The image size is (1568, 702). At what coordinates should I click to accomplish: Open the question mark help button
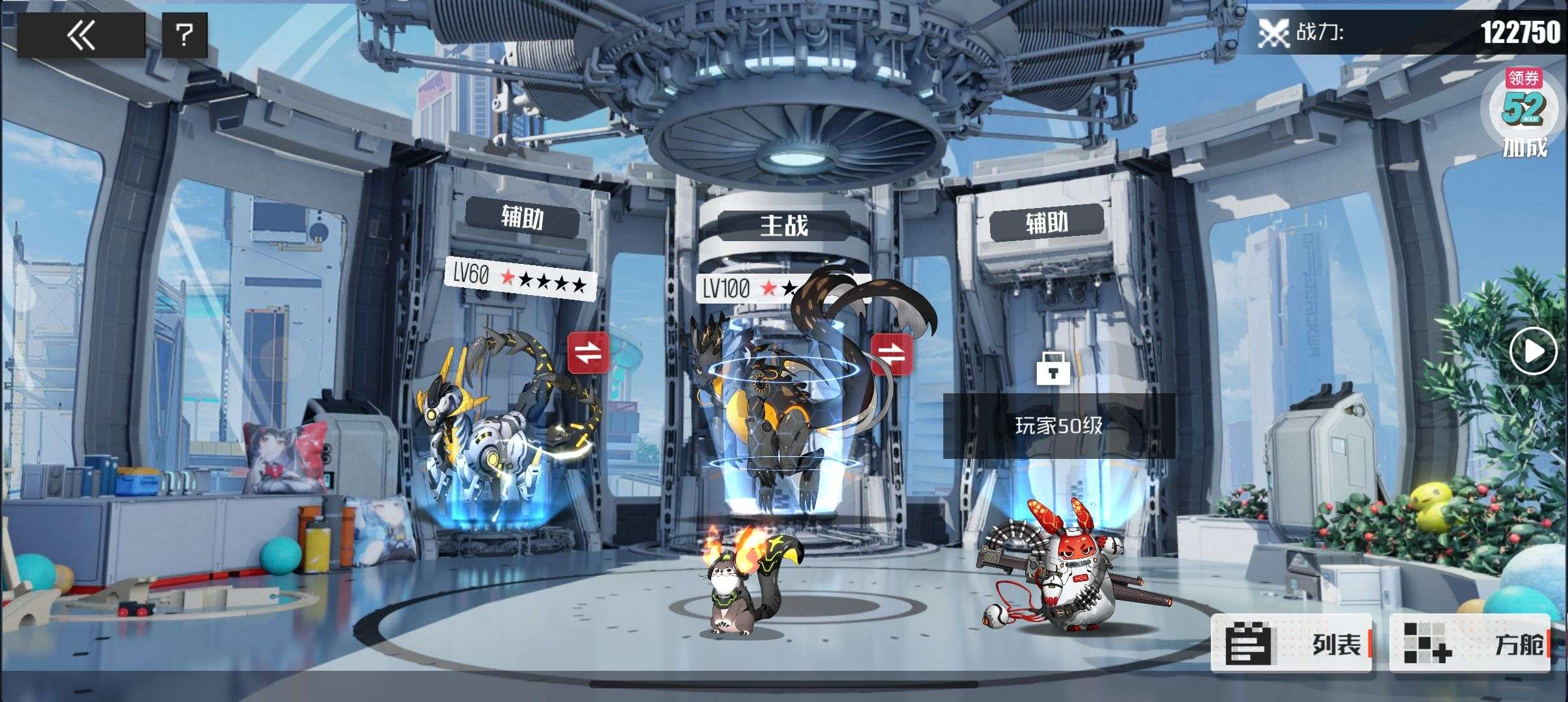(x=185, y=34)
